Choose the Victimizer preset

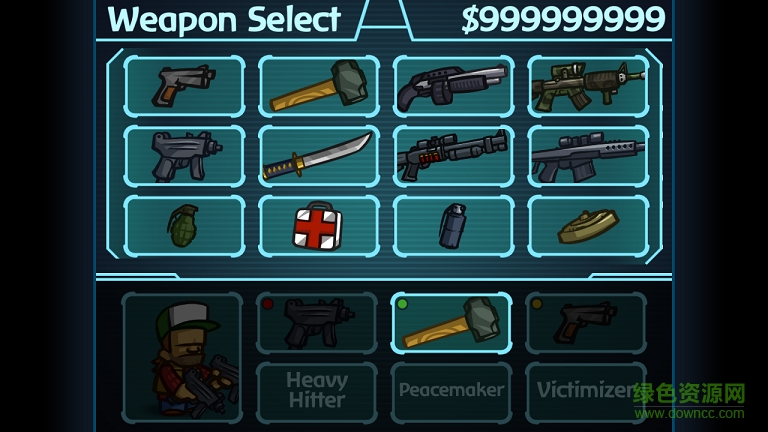(x=586, y=391)
